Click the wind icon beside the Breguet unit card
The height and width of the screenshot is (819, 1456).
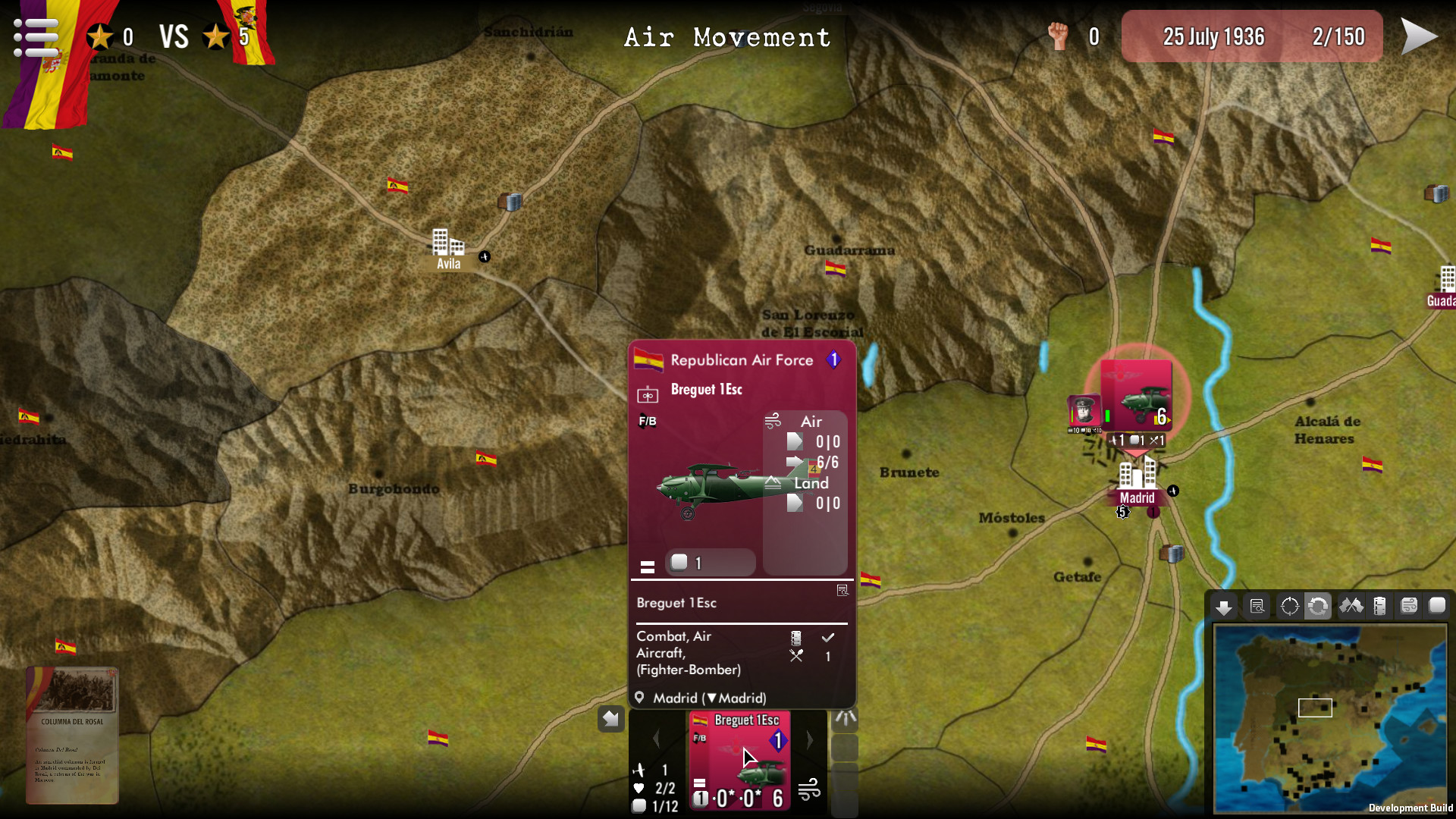pyautogui.click(x=811, y=789)
